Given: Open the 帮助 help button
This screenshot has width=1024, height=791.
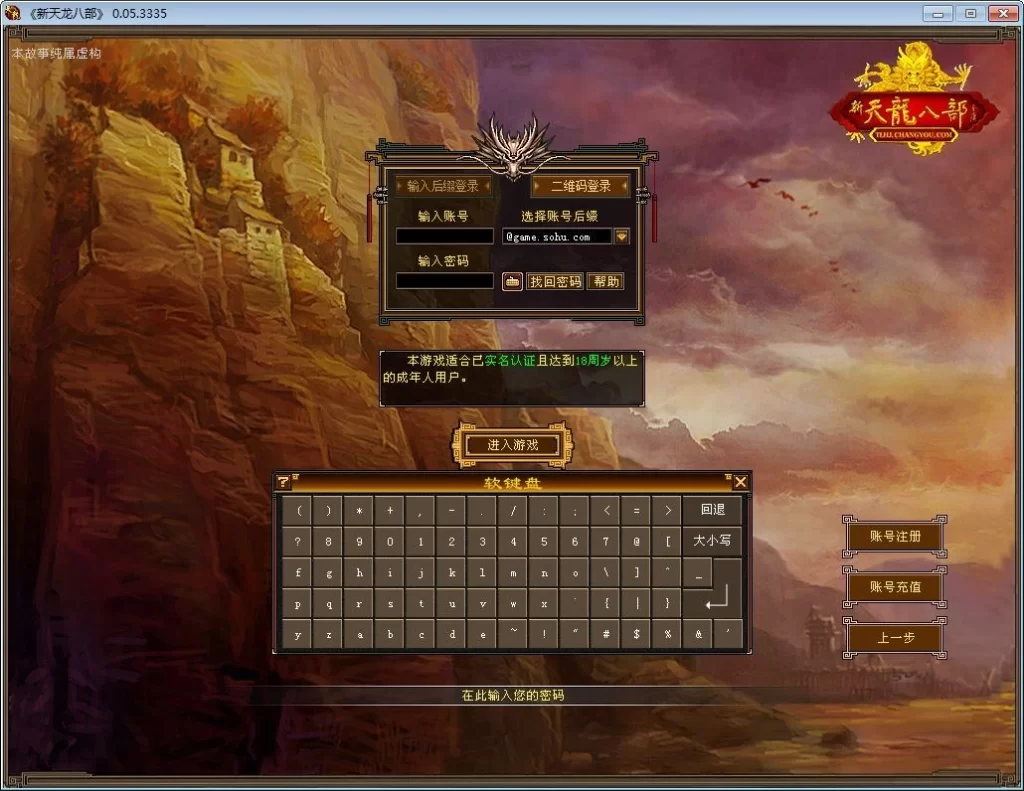Looking at the screenshot, I should 606,282.
